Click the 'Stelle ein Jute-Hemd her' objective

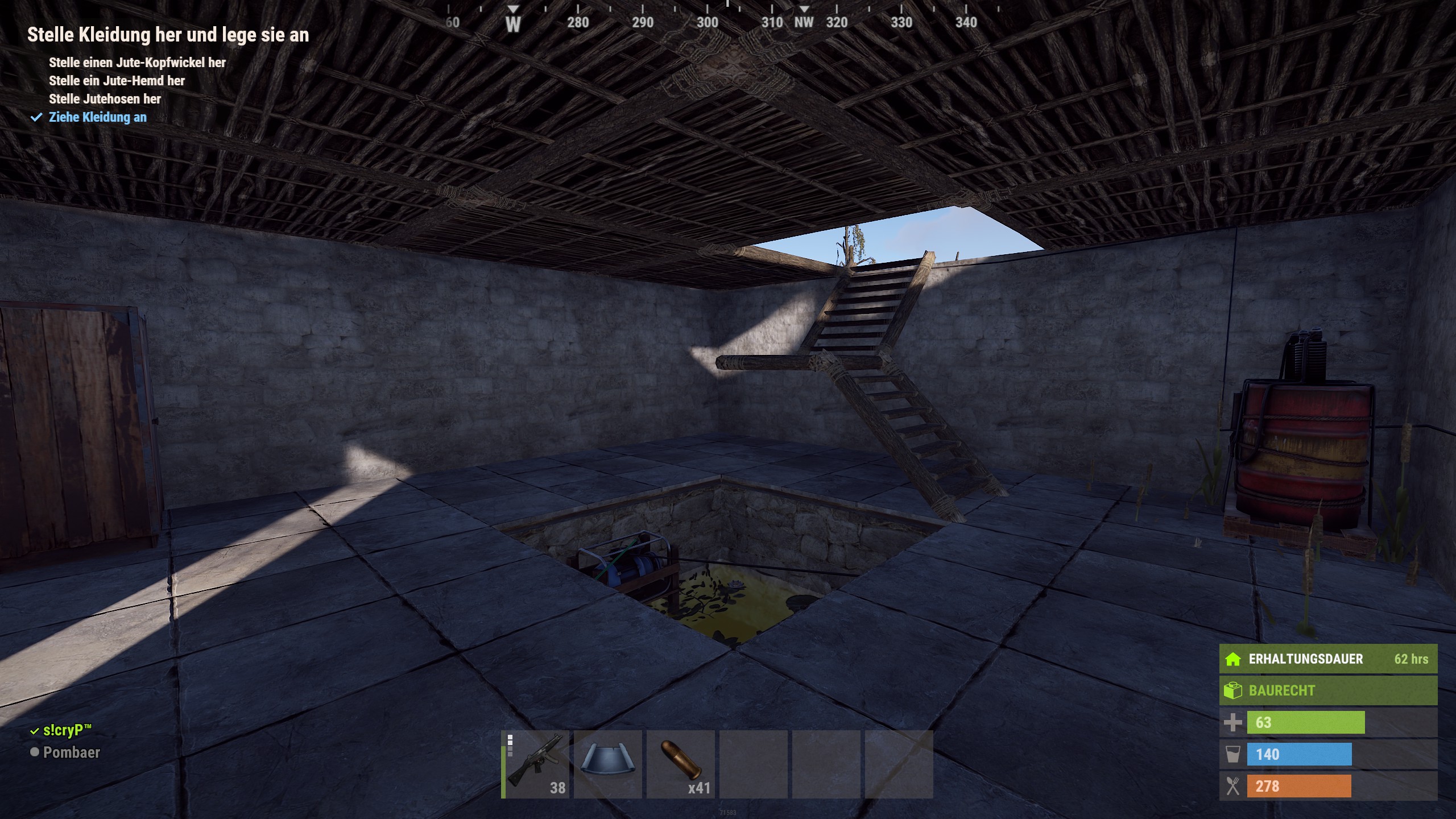click(117, 81)
